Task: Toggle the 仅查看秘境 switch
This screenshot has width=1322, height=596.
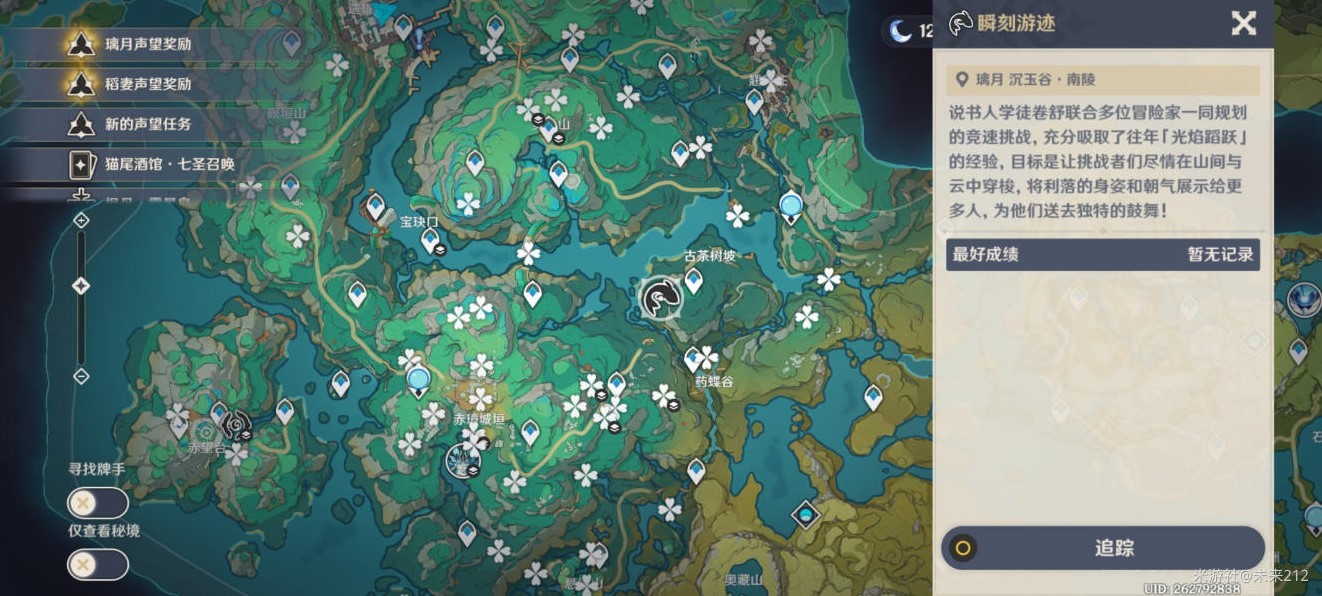Action: tap(98, 565)
